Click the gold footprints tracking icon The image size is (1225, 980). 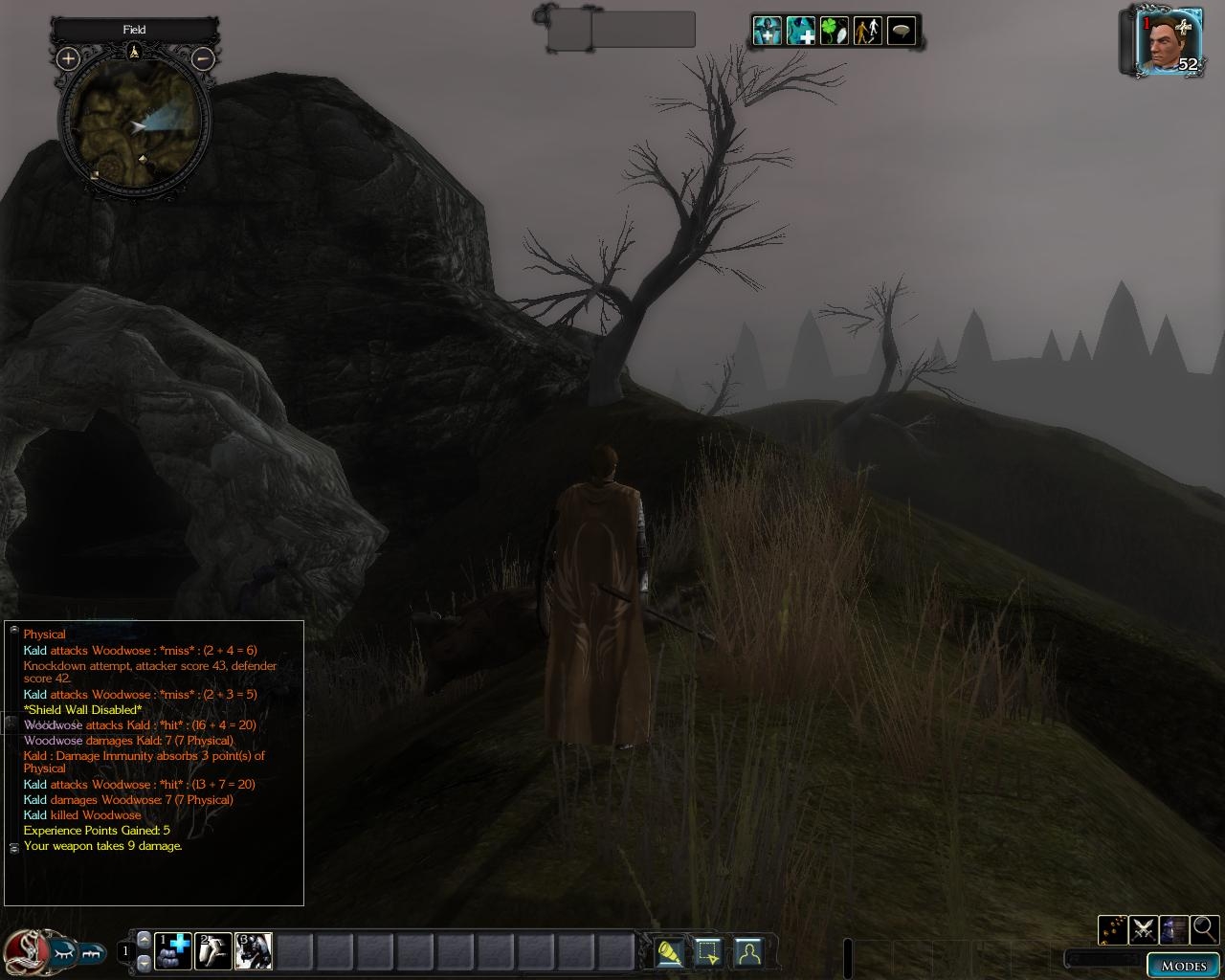click(1112, 929)
